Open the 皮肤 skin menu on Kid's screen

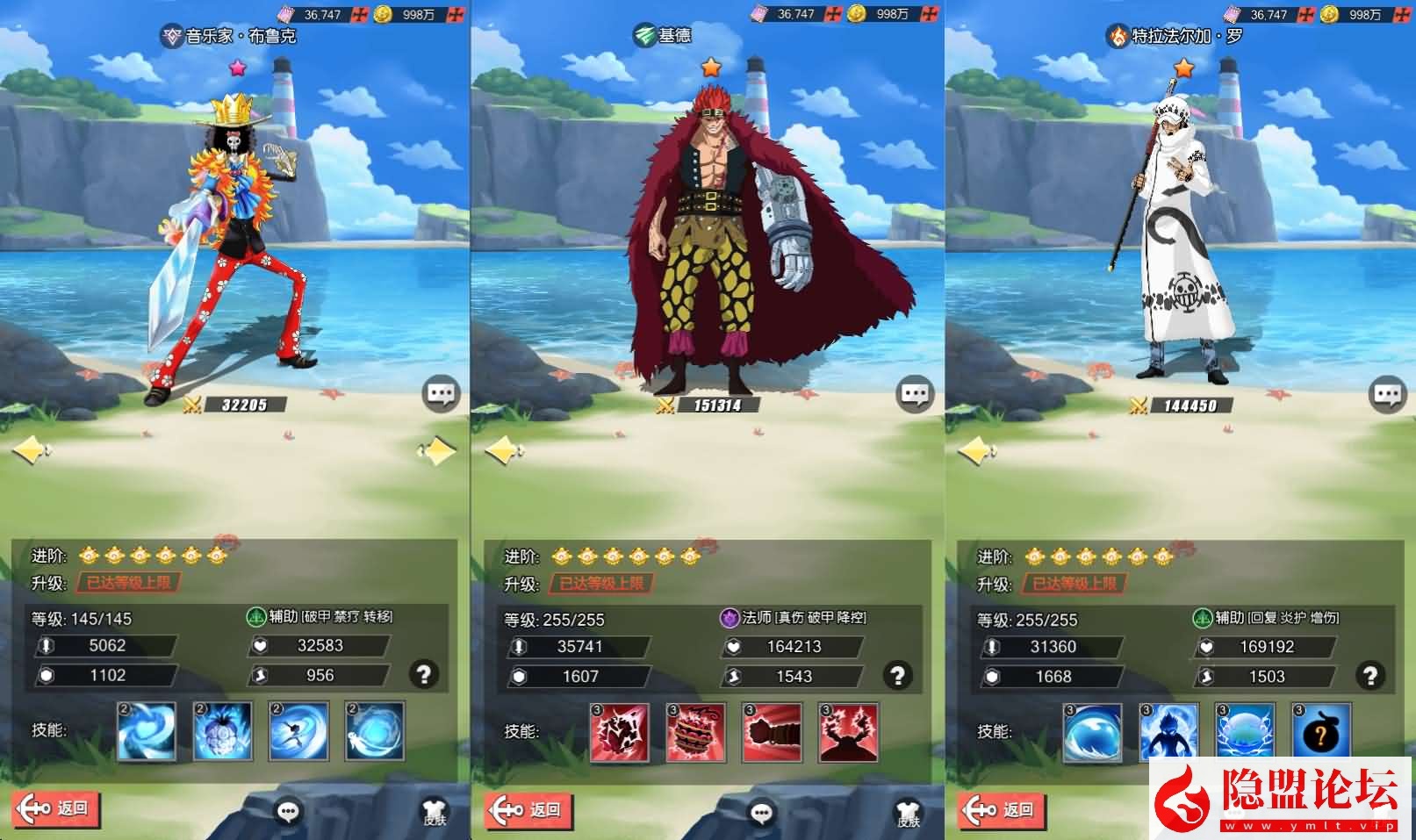tap(909, 813)
